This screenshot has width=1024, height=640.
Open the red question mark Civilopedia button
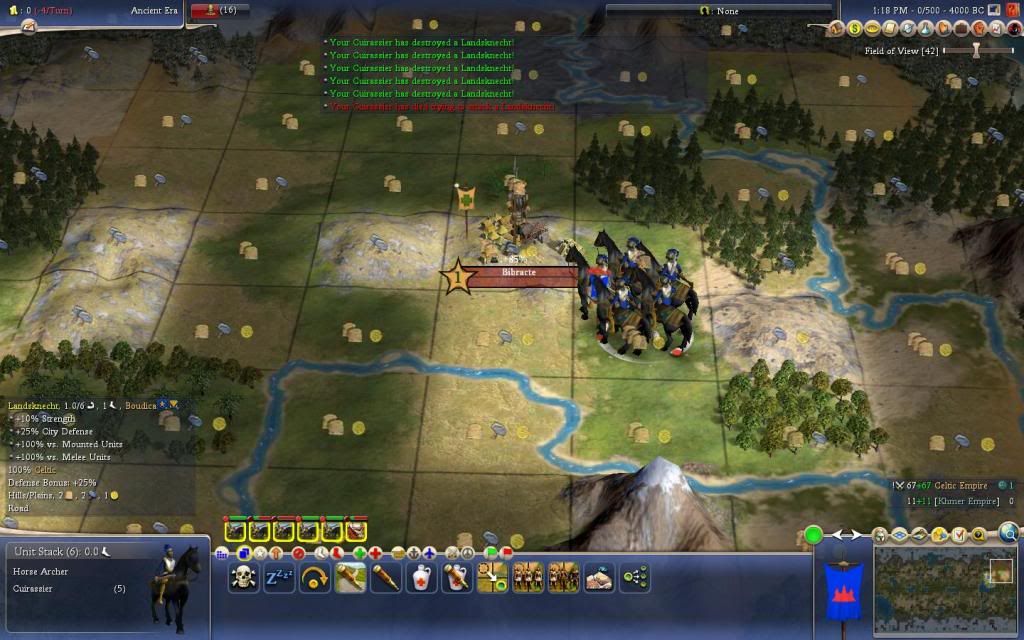point(1013,10)
